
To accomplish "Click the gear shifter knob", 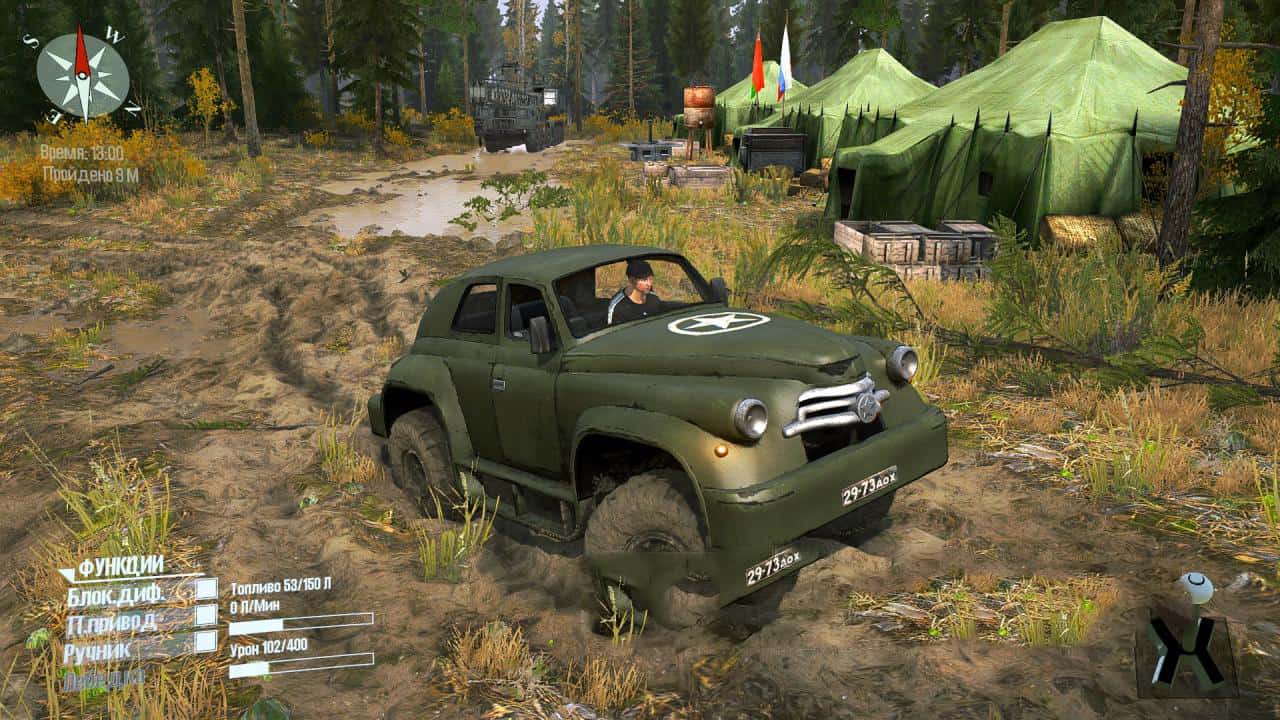I will pos(1195,587).
